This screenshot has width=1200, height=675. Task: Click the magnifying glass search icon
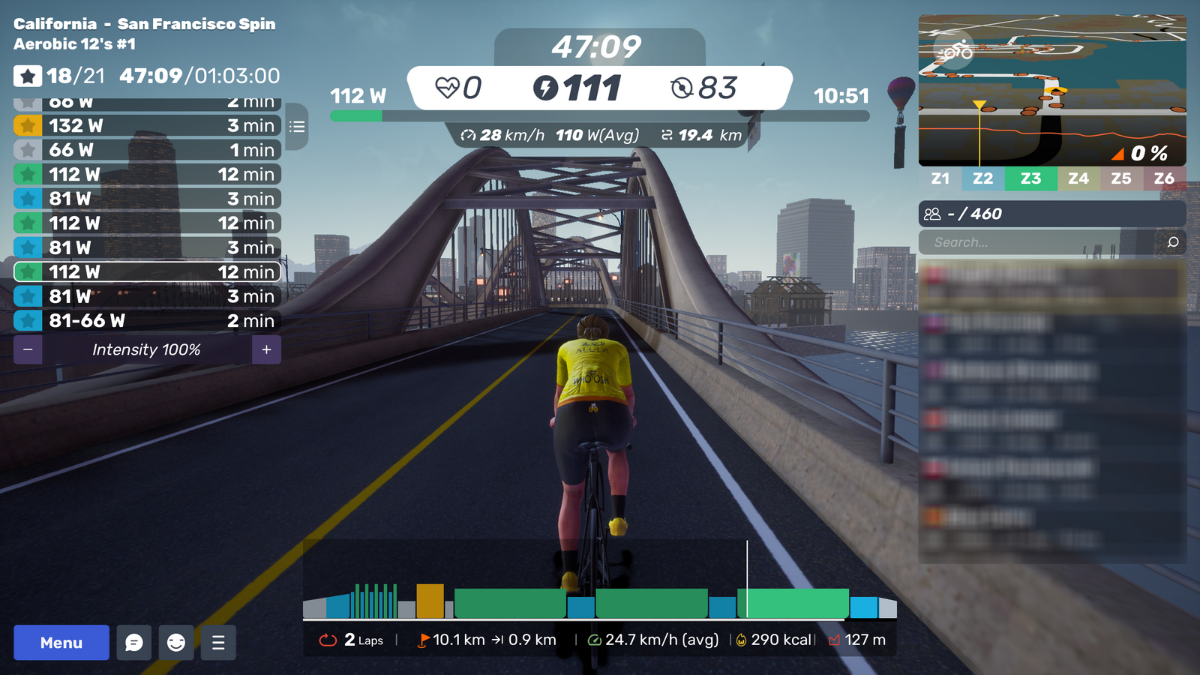1173,242
